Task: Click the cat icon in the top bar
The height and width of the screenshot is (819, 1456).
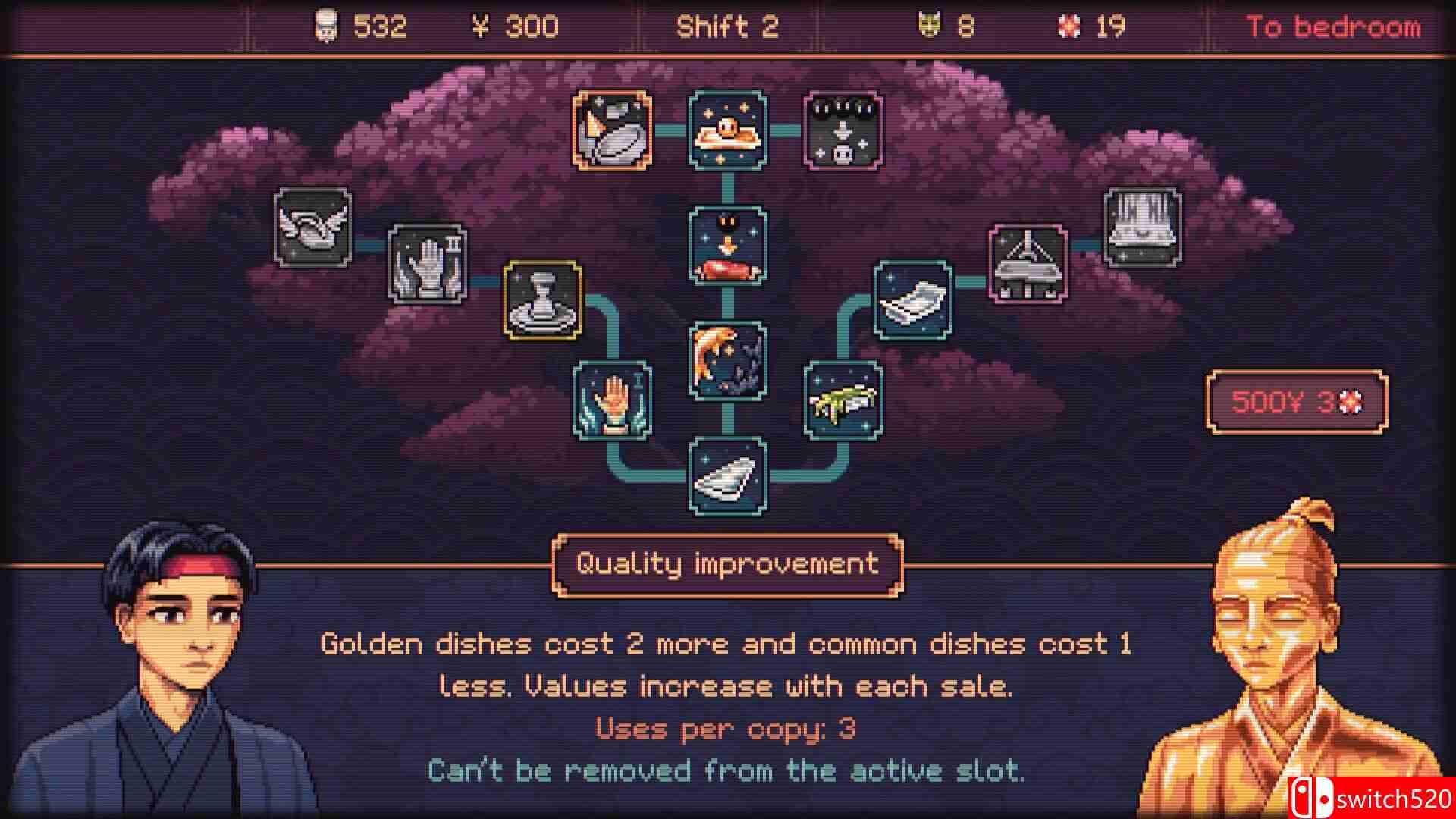Action: (x=927, y=25)
